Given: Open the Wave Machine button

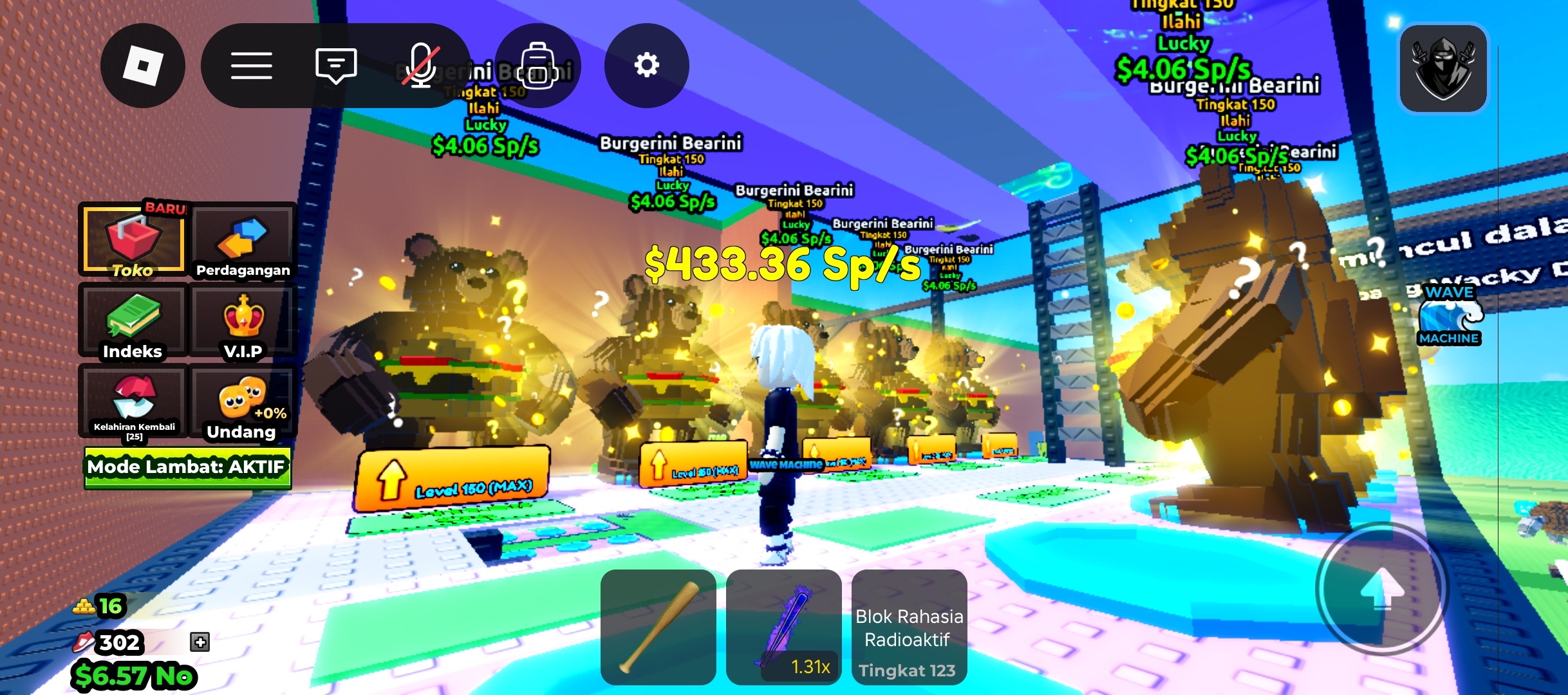Looking at the screenshot, I should coord(1449,315).
